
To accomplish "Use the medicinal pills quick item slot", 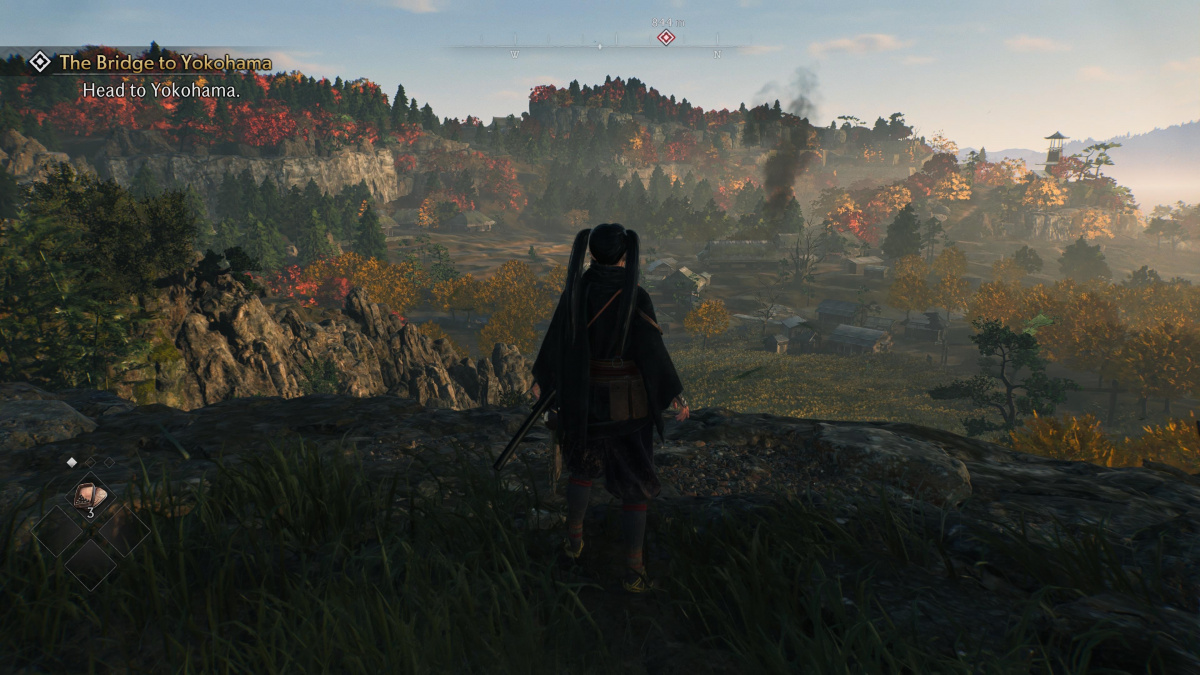I will click(x=90, y=496).
